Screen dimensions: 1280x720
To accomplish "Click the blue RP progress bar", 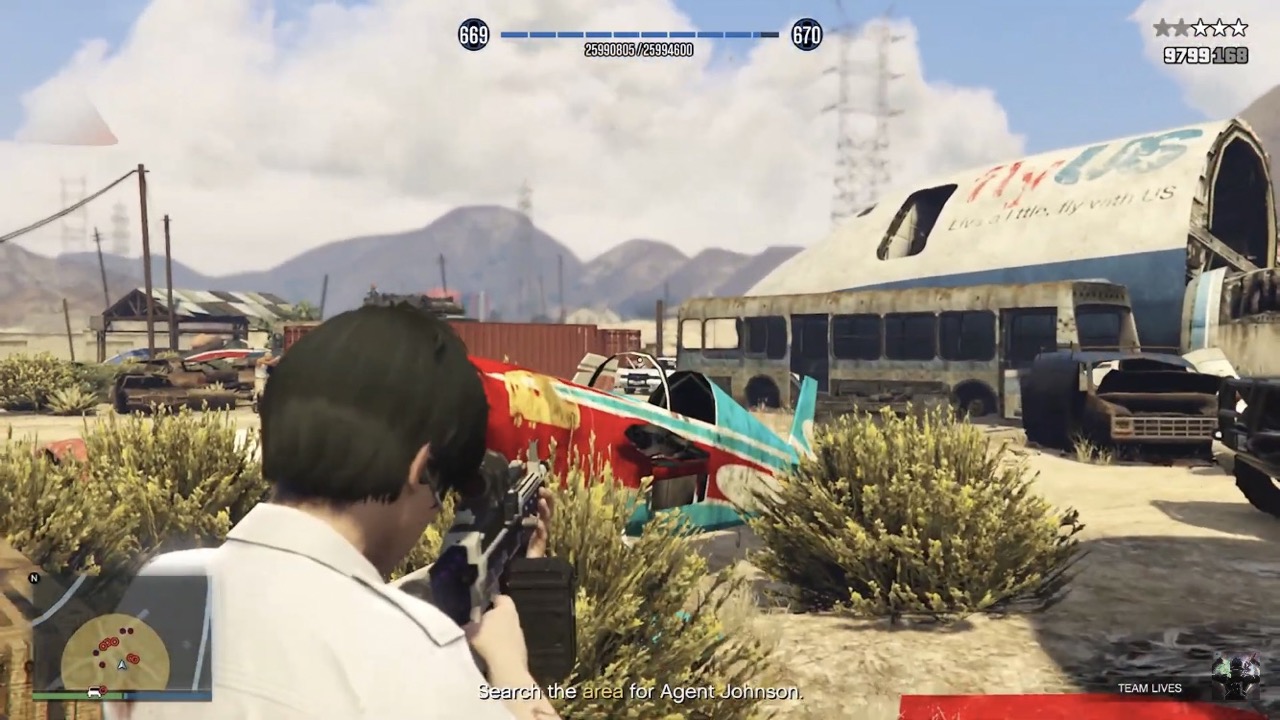I will pyautogui.click(x=640, y=35).
